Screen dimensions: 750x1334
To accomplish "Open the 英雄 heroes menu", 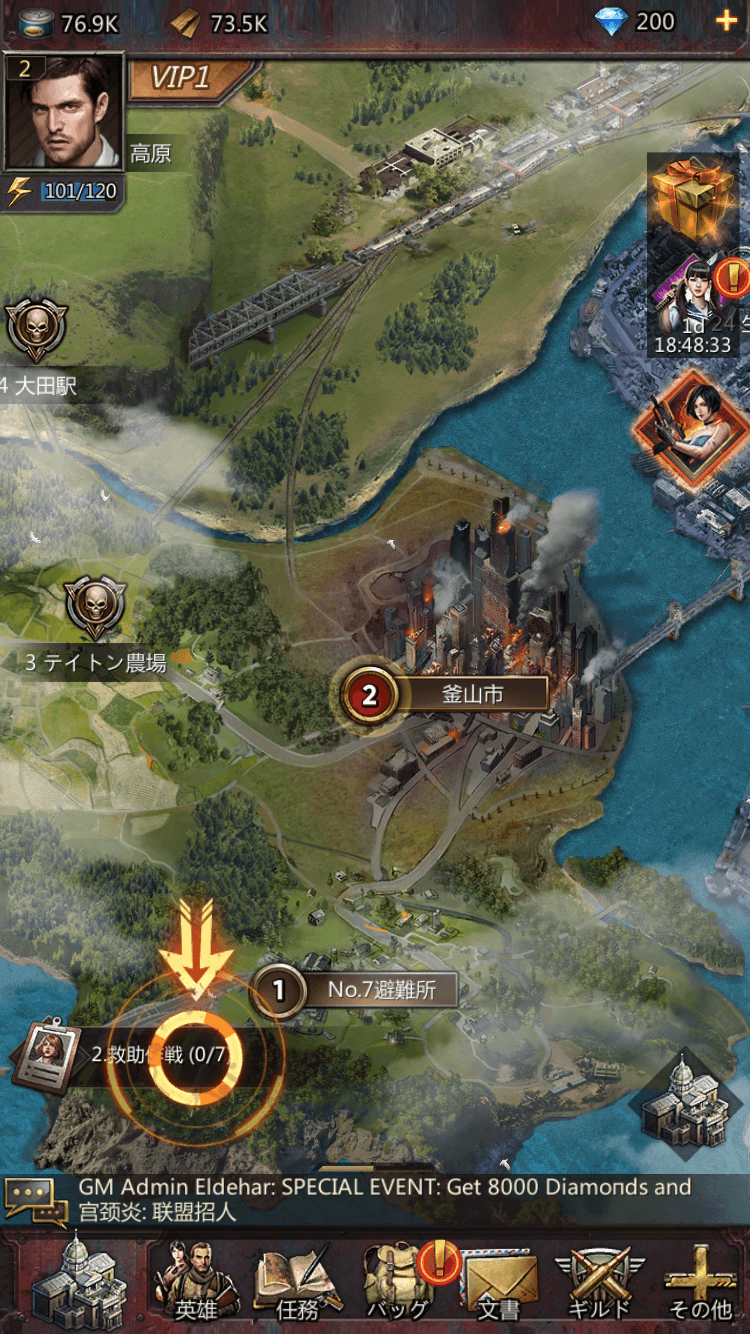I will click(x=196, y=1283).
